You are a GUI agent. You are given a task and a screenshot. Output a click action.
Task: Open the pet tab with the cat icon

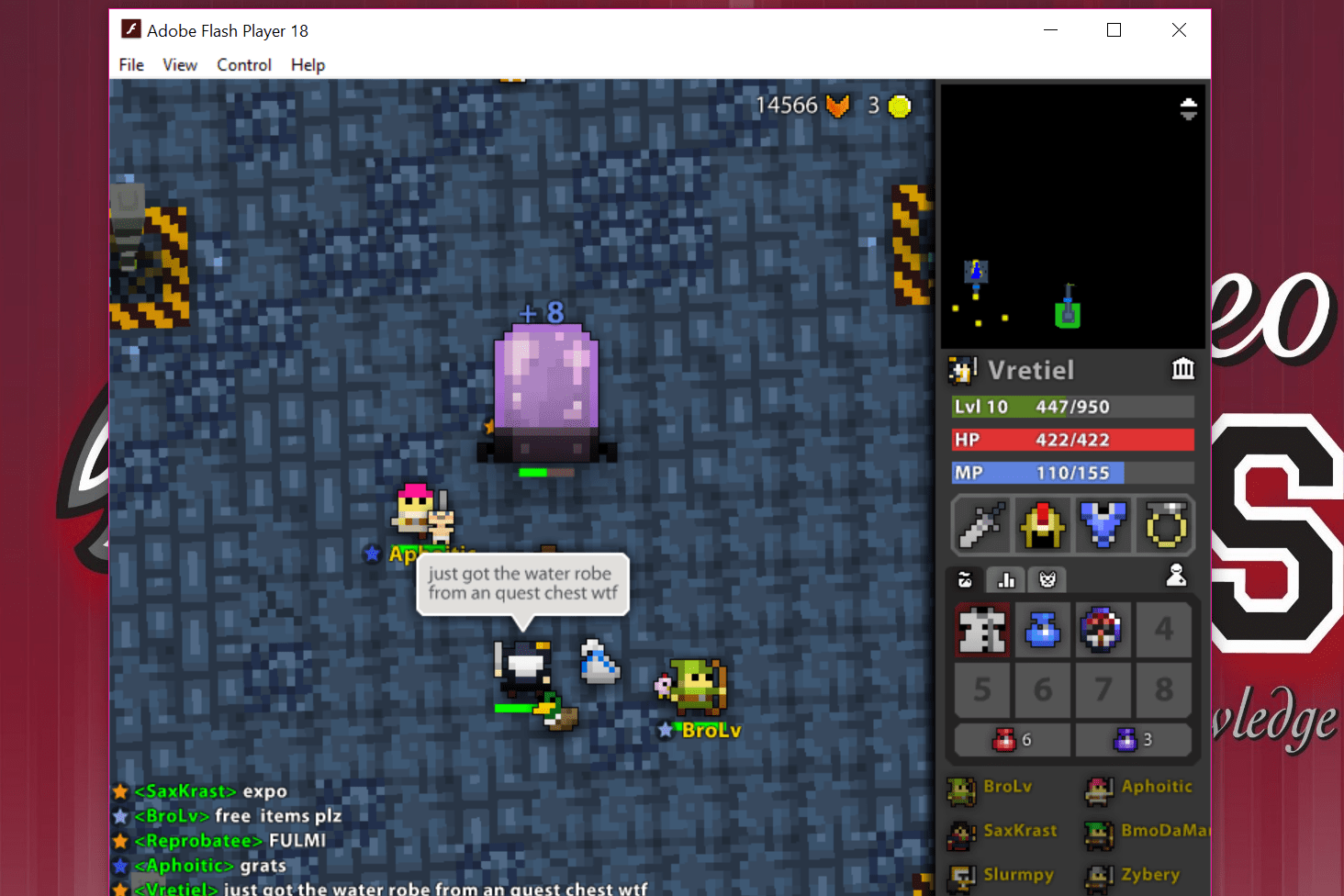pos(1047,579)
